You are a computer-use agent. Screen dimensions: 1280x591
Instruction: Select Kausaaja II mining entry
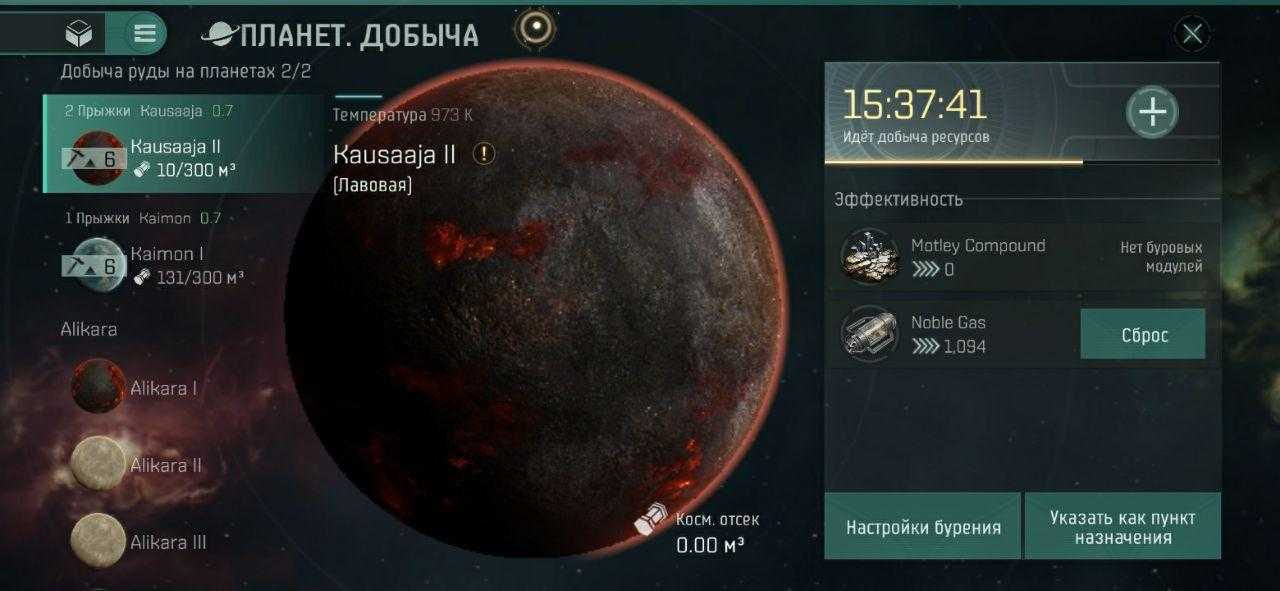(x=185, y=147)
